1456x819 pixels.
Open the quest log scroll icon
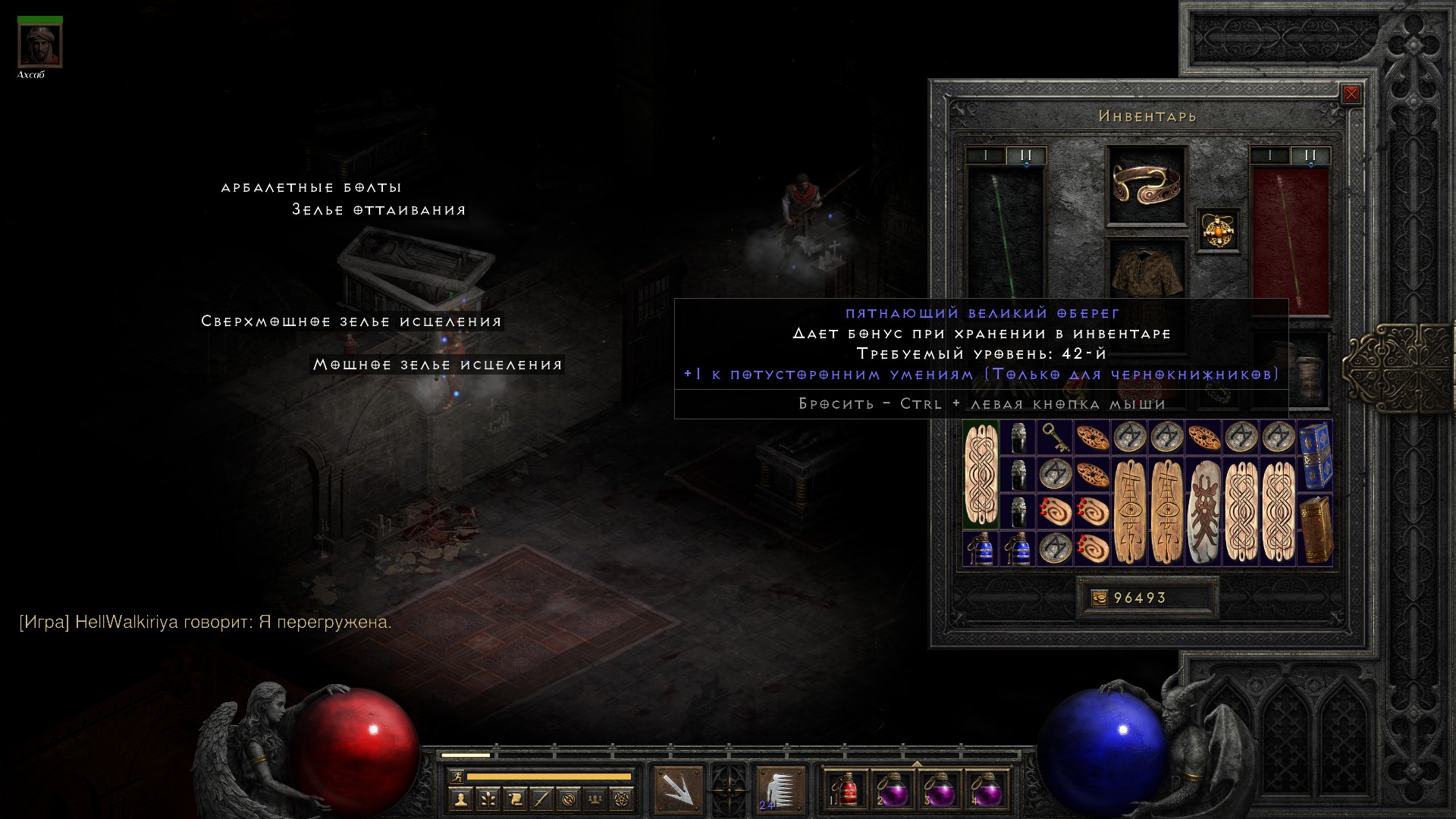pos(514,799)
